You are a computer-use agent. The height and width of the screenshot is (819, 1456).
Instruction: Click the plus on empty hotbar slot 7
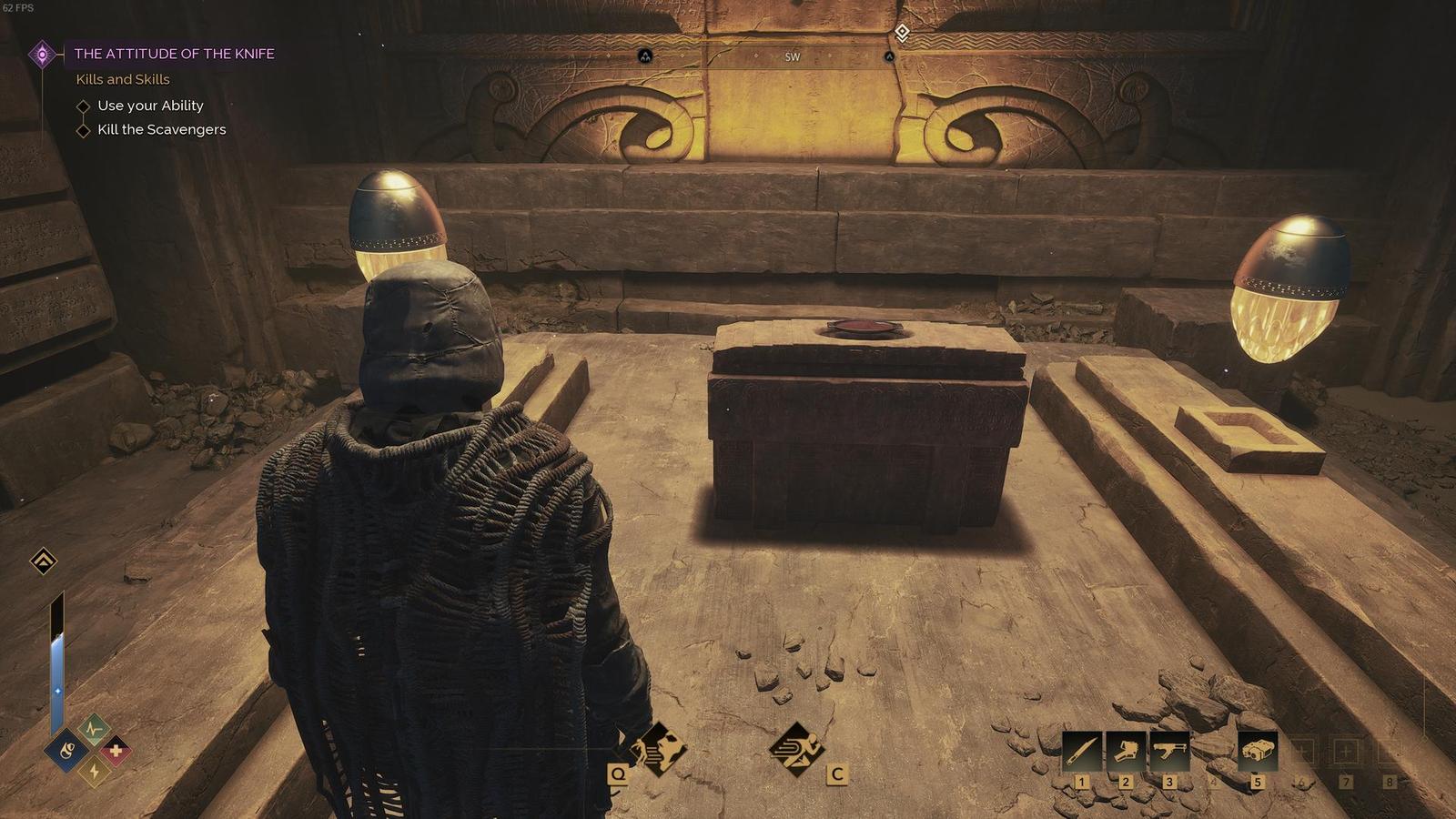(x=1346, y=749)
